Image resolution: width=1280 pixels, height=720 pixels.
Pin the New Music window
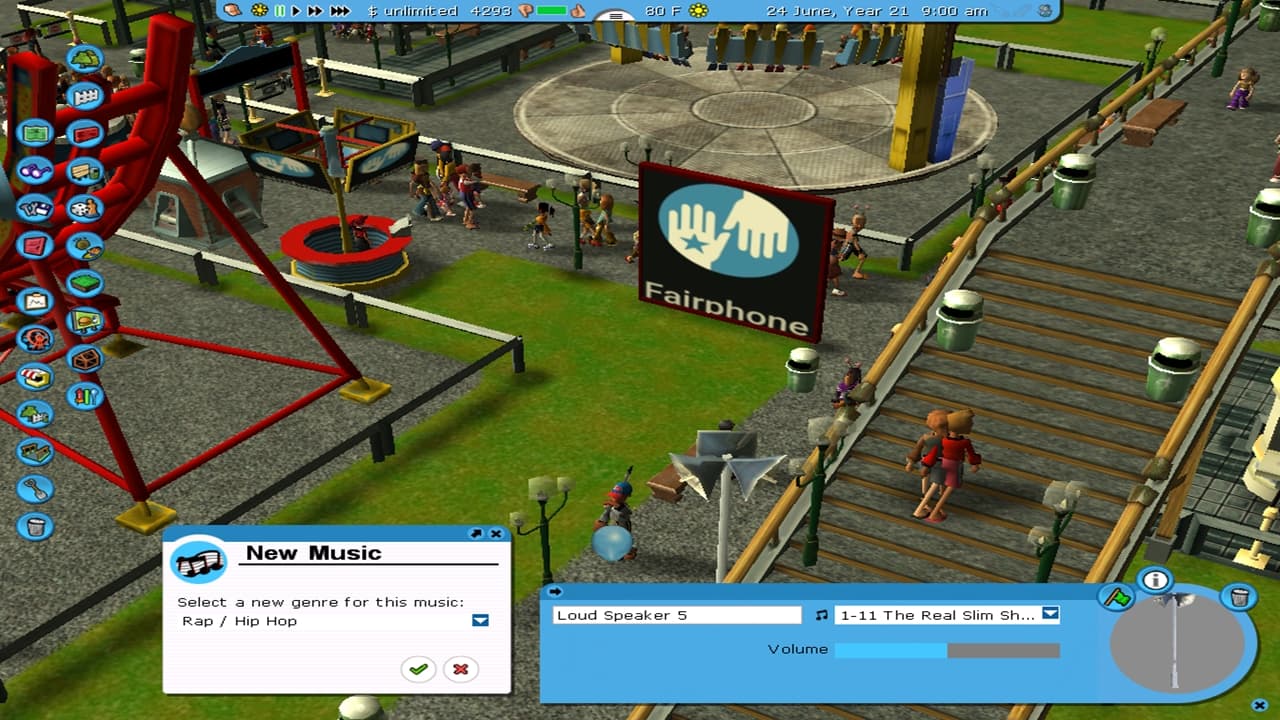coord(476,534)
